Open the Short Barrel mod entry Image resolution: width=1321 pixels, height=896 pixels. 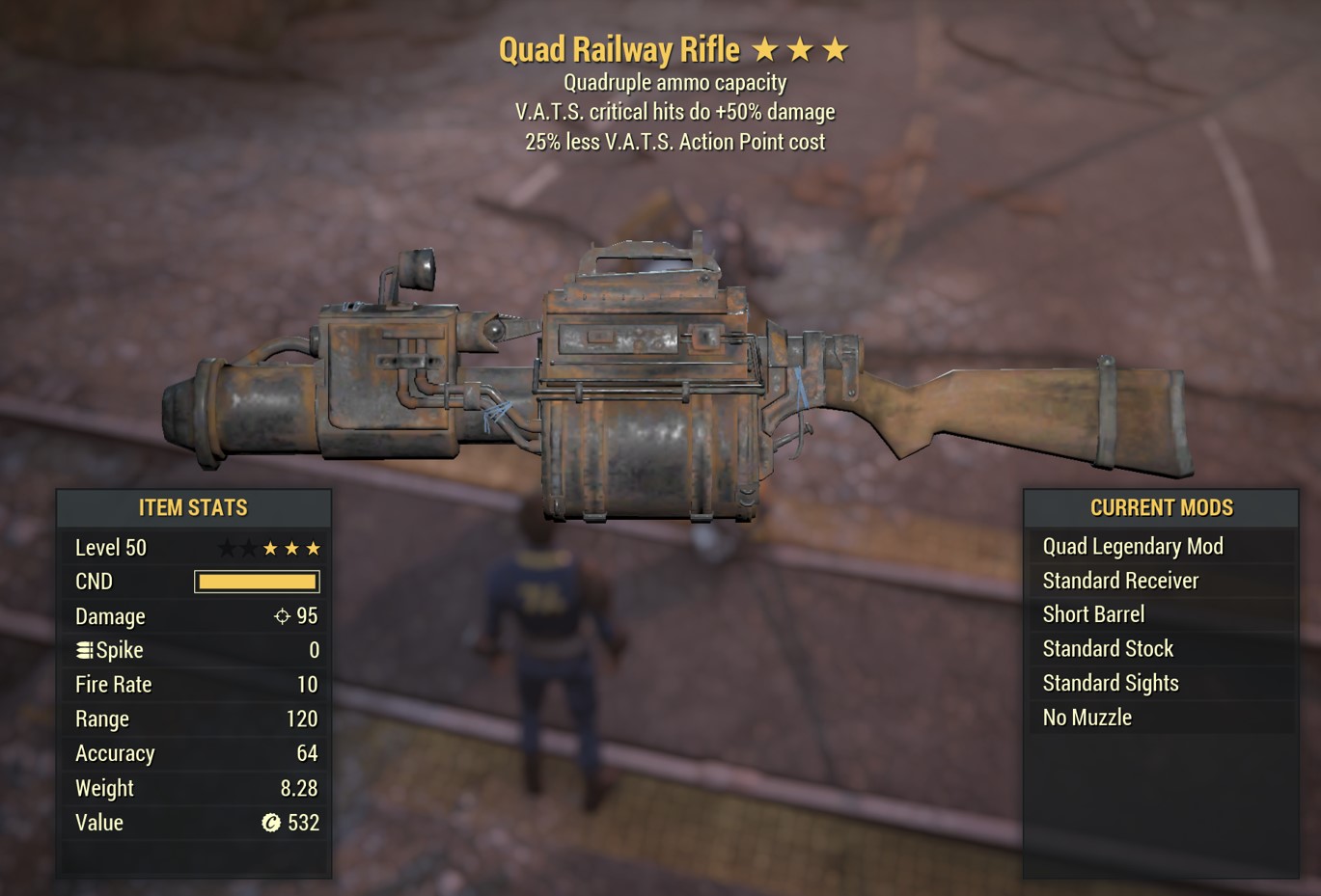[x=1092, y=614]
